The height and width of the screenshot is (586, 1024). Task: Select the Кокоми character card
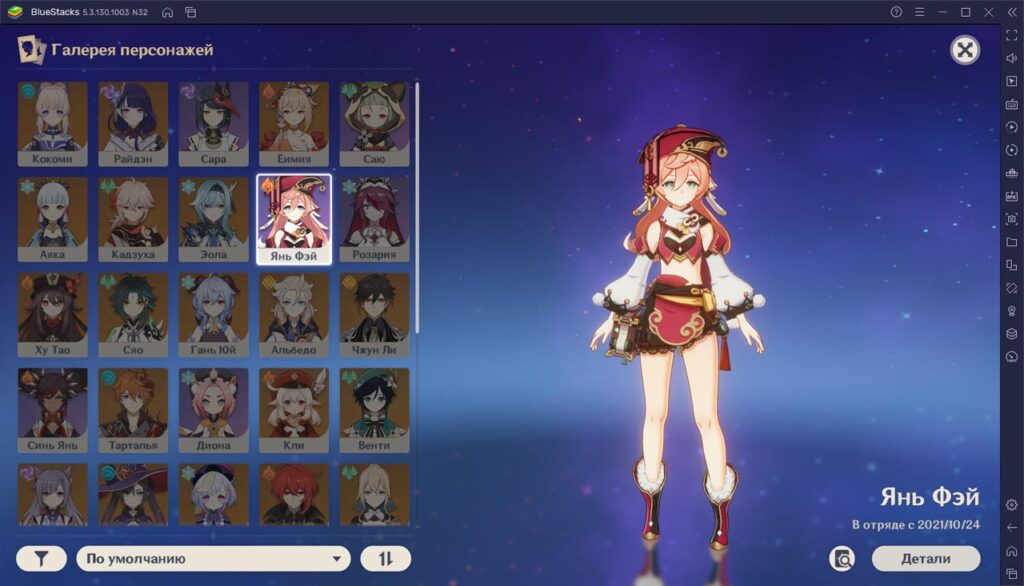click(x=53, y=123)
